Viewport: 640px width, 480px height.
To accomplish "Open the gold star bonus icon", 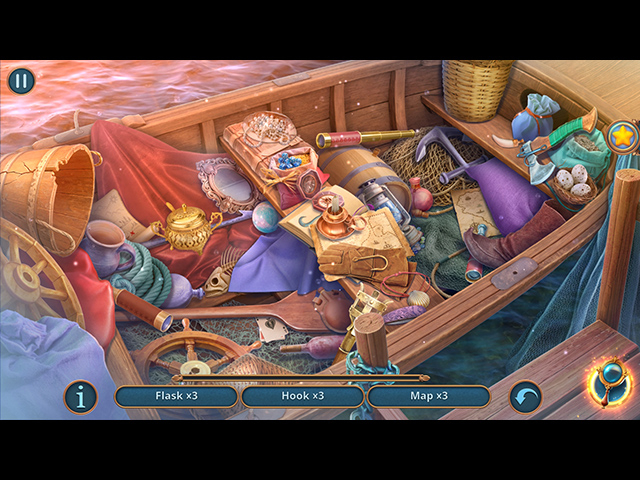I will coord(621,138).
